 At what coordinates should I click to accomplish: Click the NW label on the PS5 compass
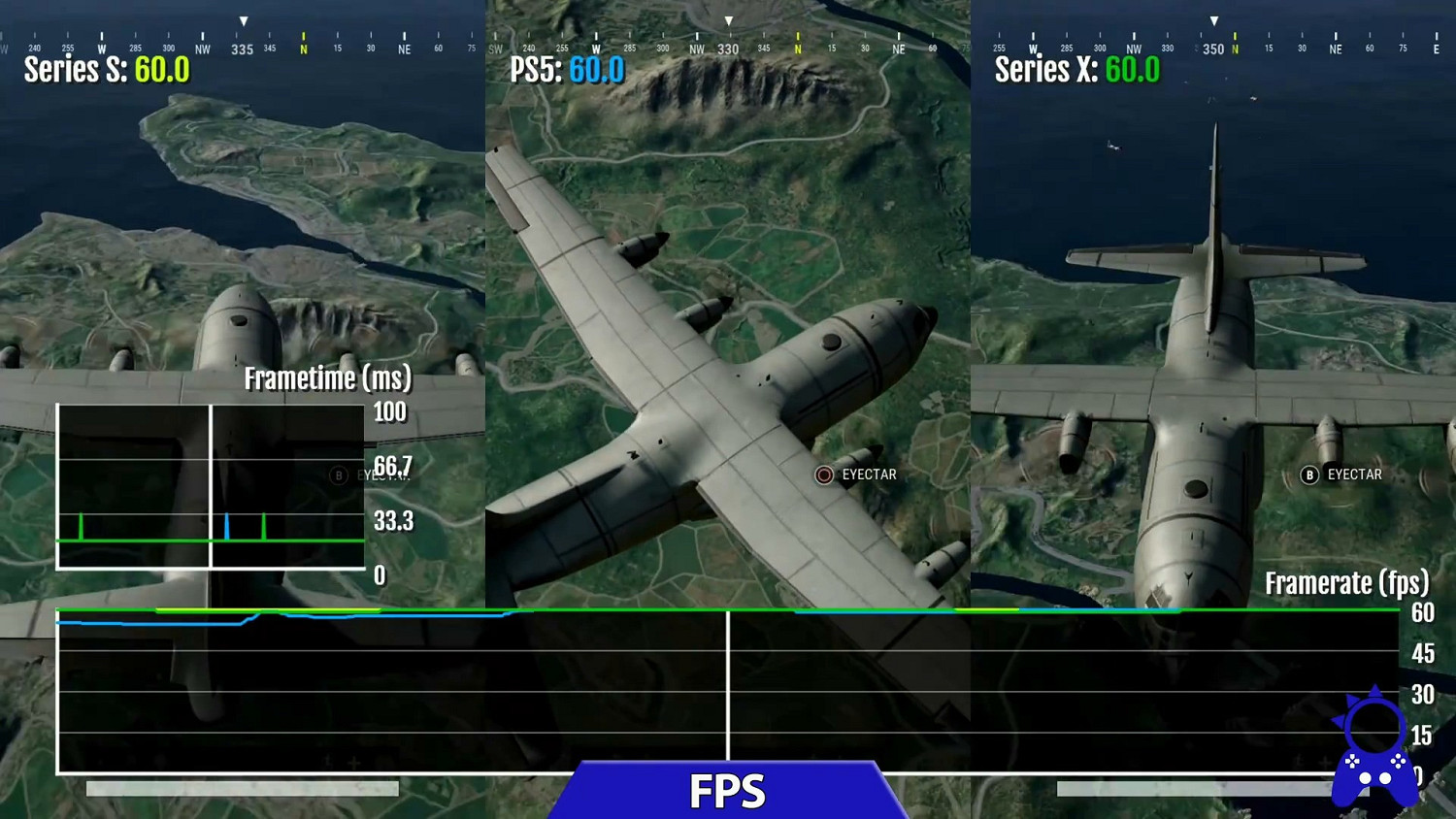coord(695,47)
